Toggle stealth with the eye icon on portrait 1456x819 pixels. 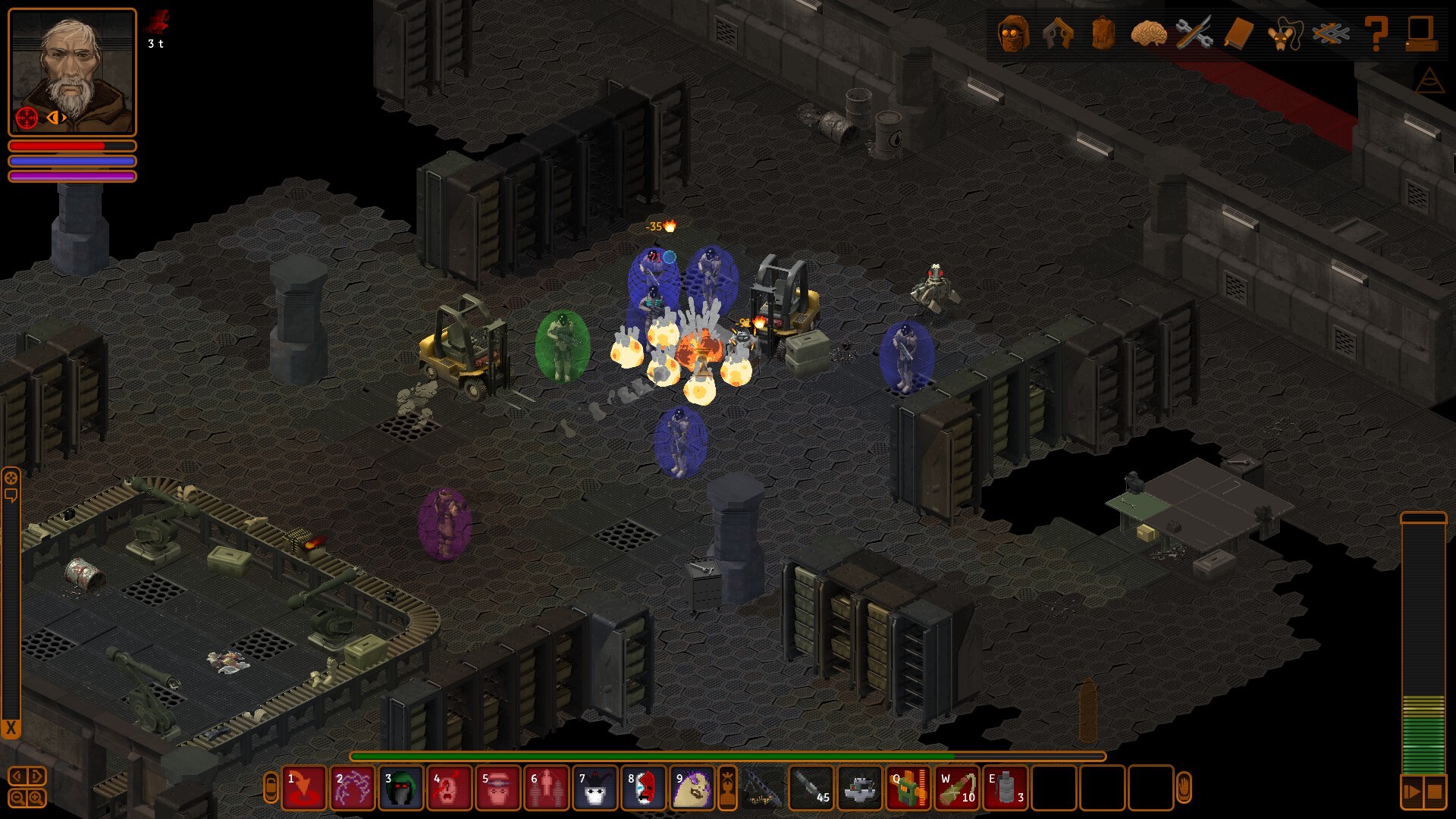pyautogui.click(x=57, y=118)
